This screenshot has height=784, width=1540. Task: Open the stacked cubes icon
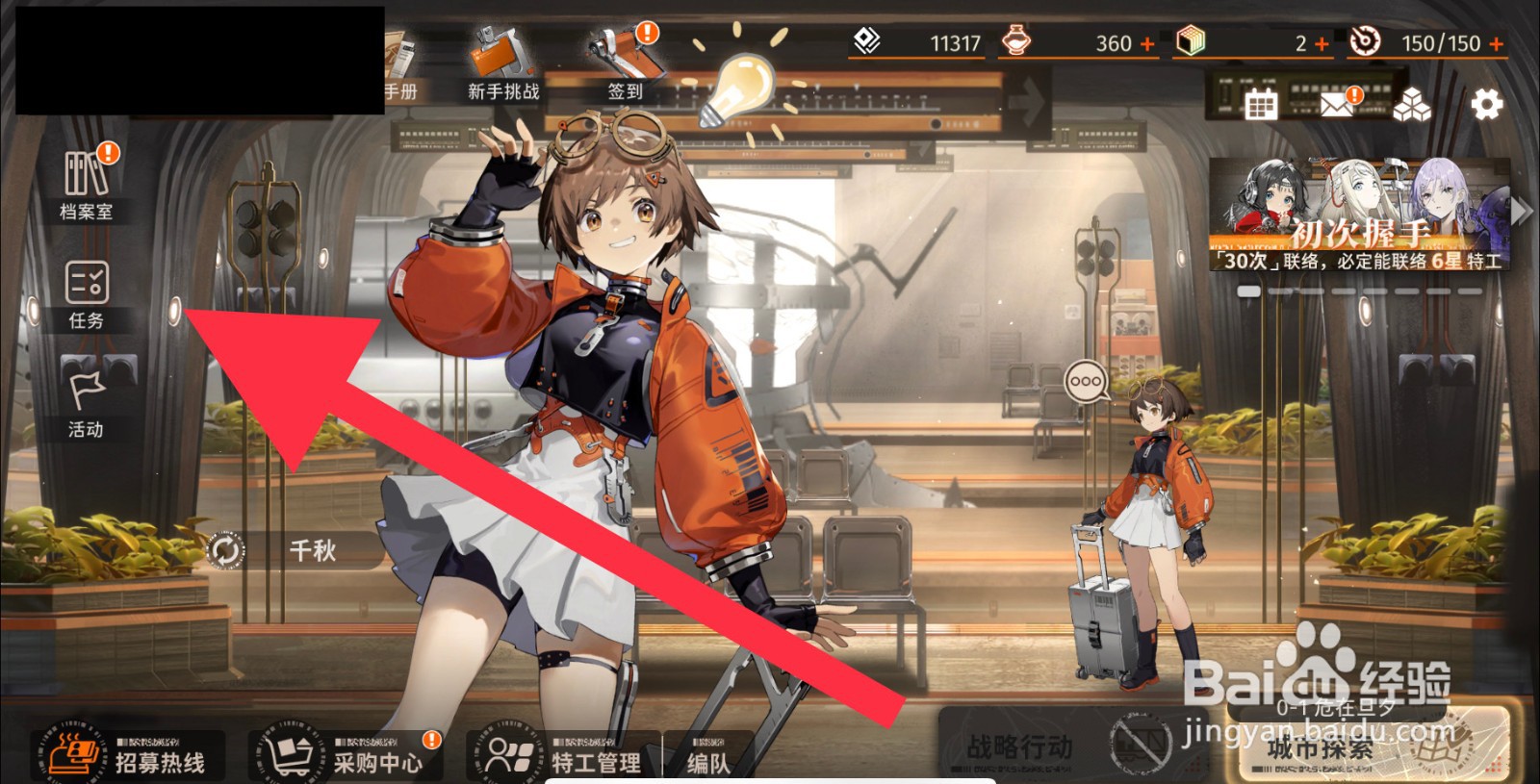[x=1412, y=104]
